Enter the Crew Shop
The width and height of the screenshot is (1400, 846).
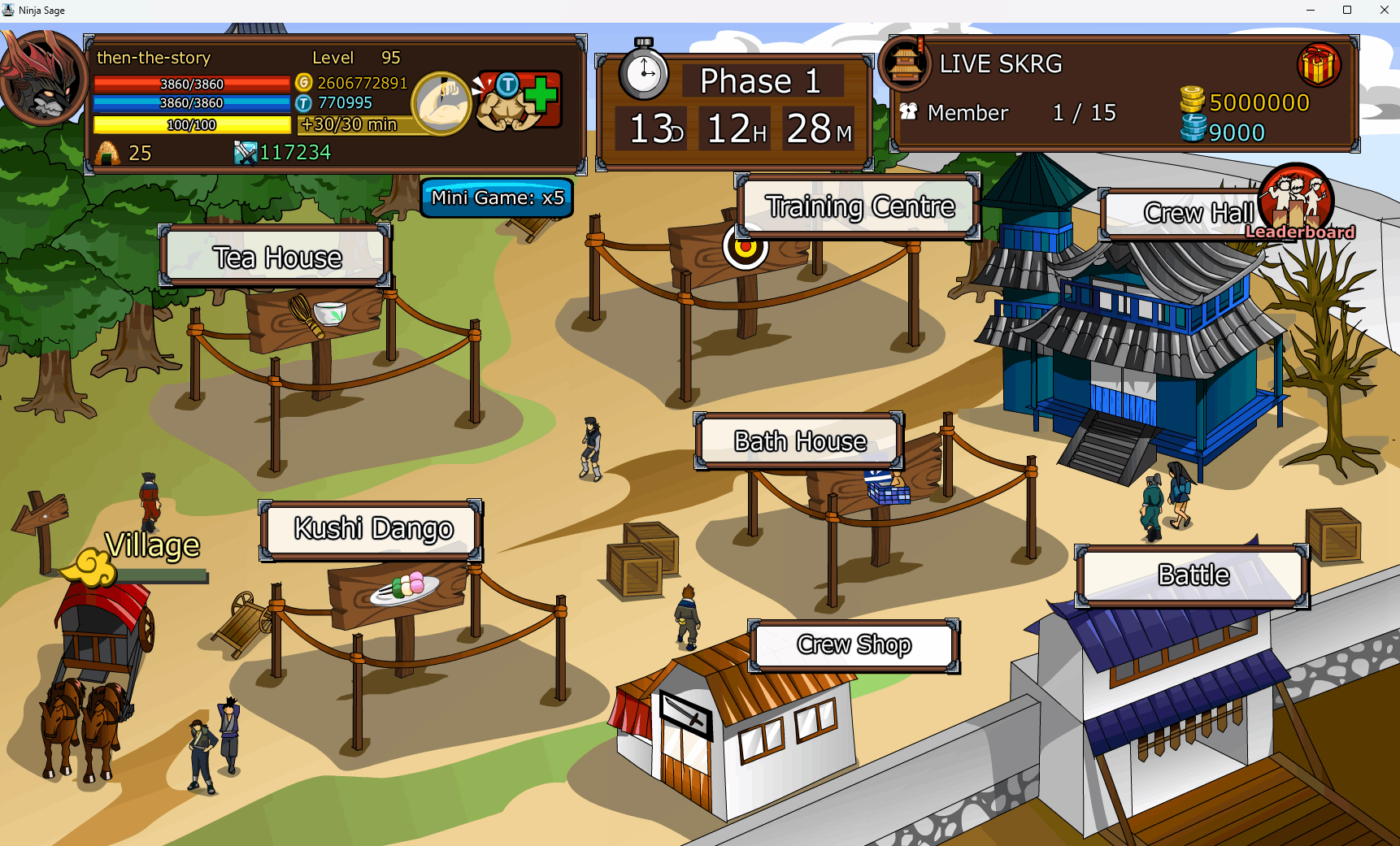(x=854, y=645)
